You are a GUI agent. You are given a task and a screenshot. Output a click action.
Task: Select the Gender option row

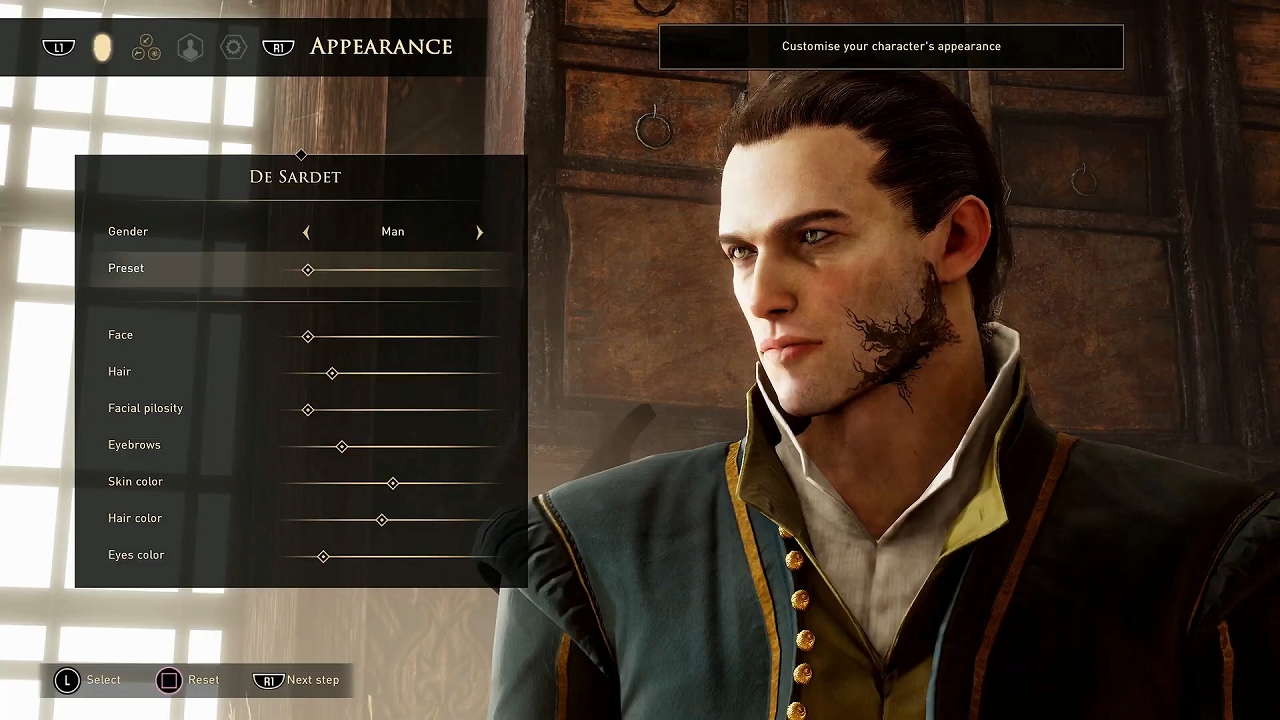128,232
